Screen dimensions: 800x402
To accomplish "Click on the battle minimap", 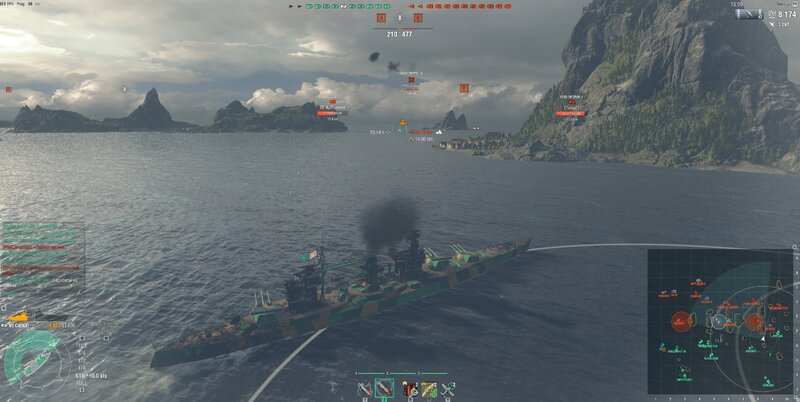I will pyautogui.click(x=720, y=320).
